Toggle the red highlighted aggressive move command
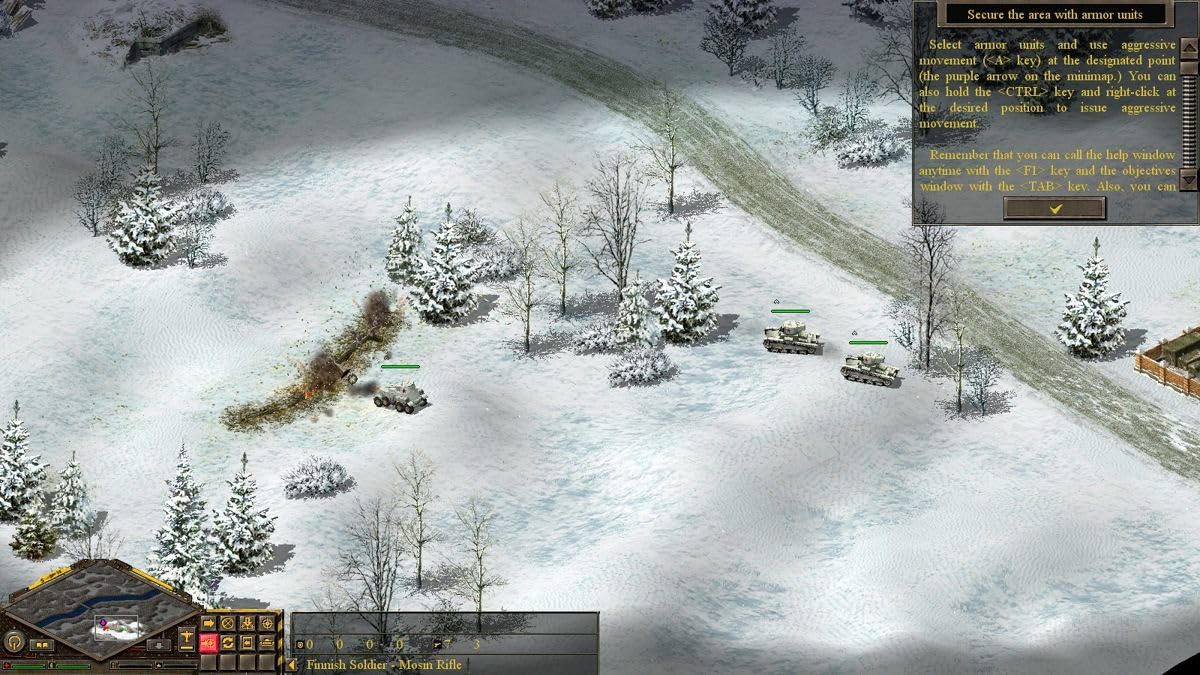 [x=209, y=642]
